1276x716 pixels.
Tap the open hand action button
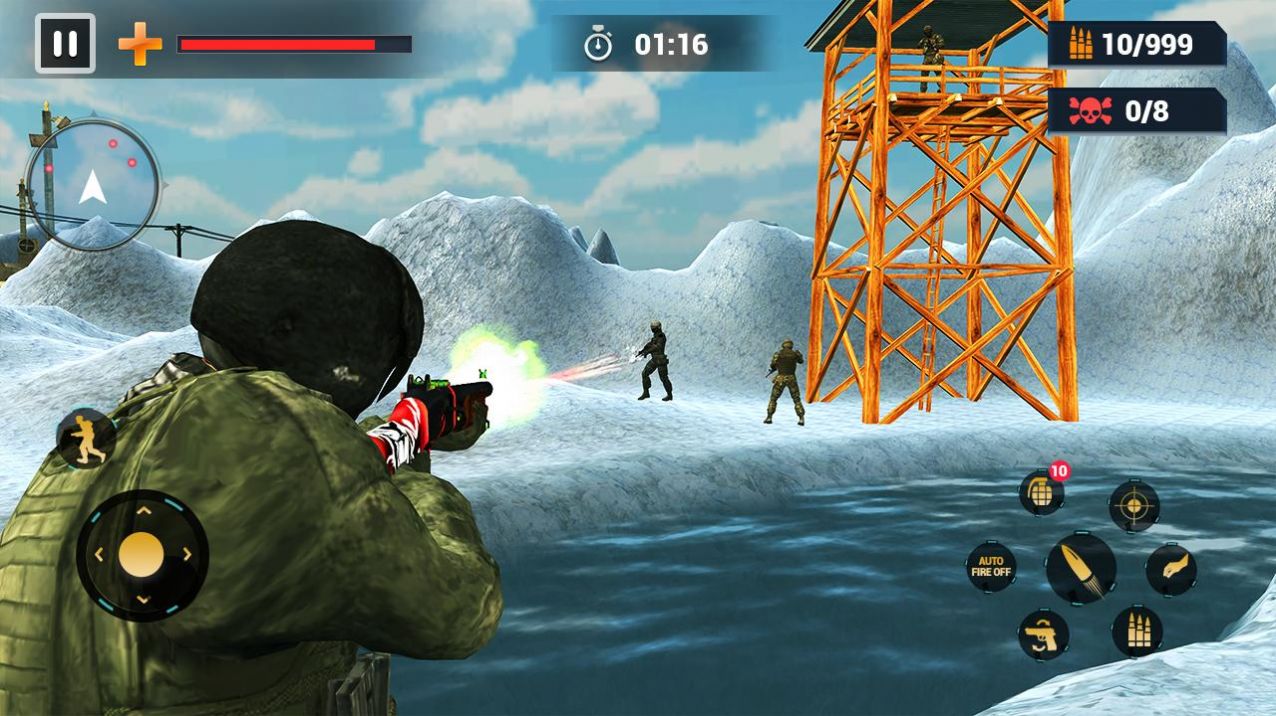(x=1171, y=570)
